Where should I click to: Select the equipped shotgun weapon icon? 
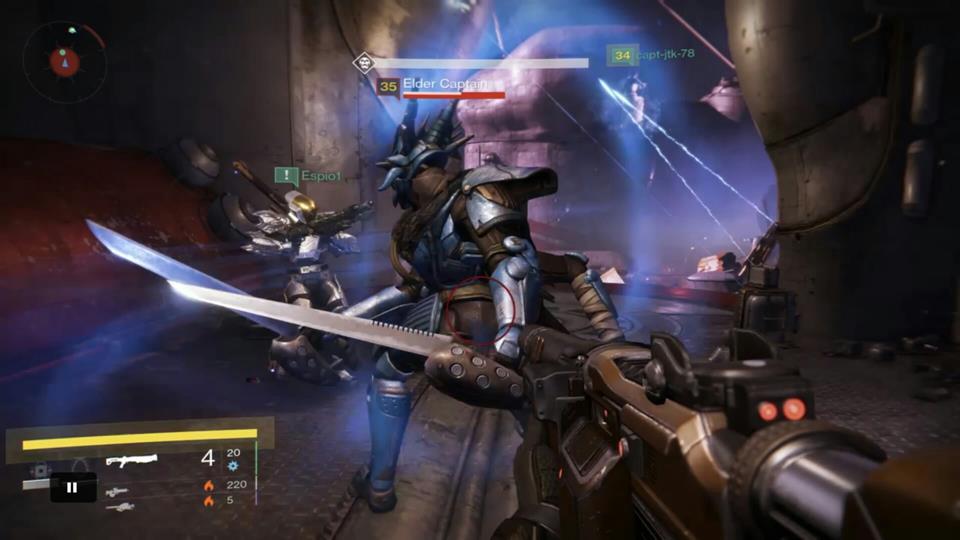(x=131, y=461)
